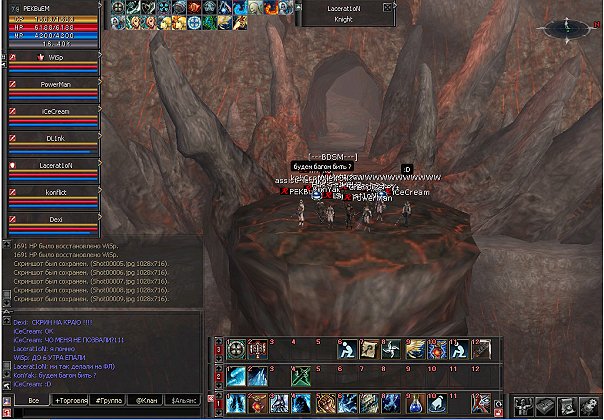Switch to the Все chat tab
Image resolution: width=604 pixels, height=420 pixels.
(x=32, y=400)
